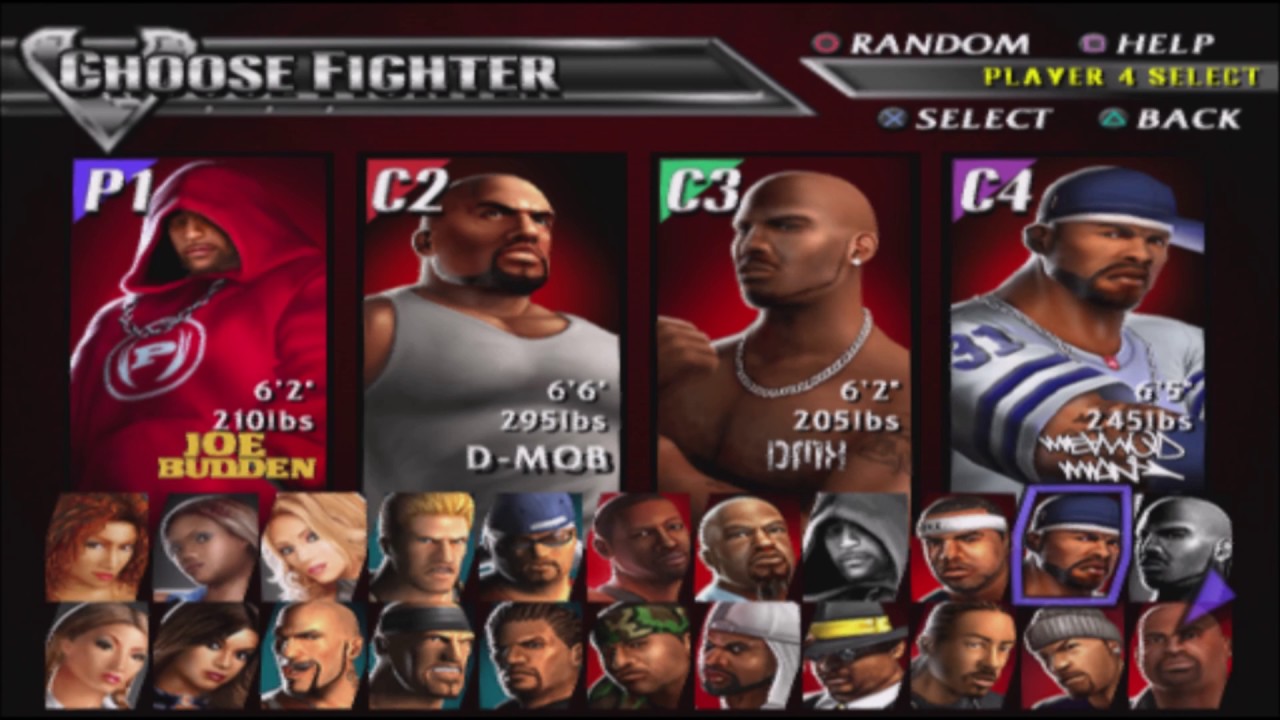Click the red circle RANDOM icon
The image size is (1280, 720).
(826, 44)
